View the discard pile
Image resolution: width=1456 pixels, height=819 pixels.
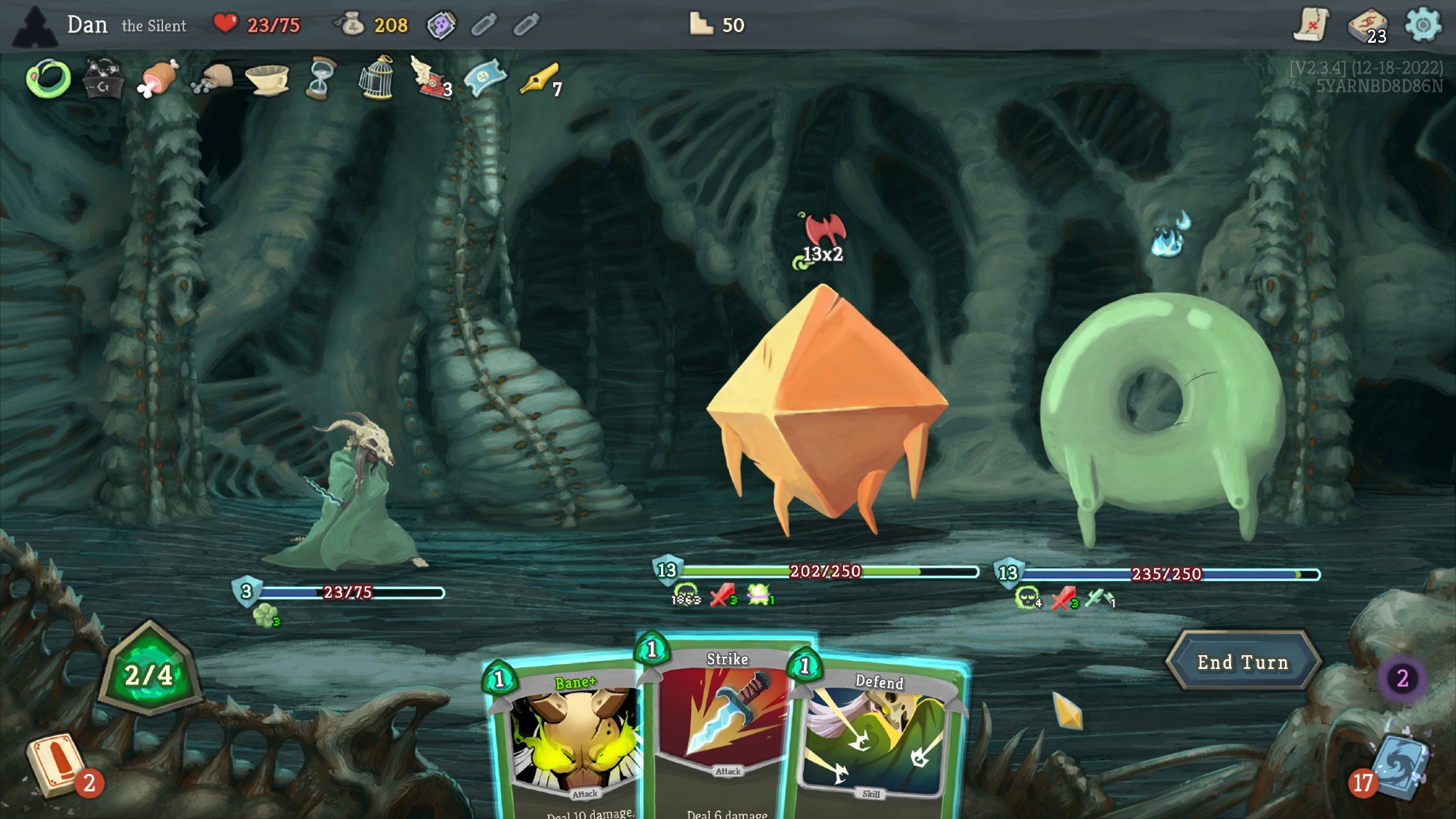tap(1396, 766)
